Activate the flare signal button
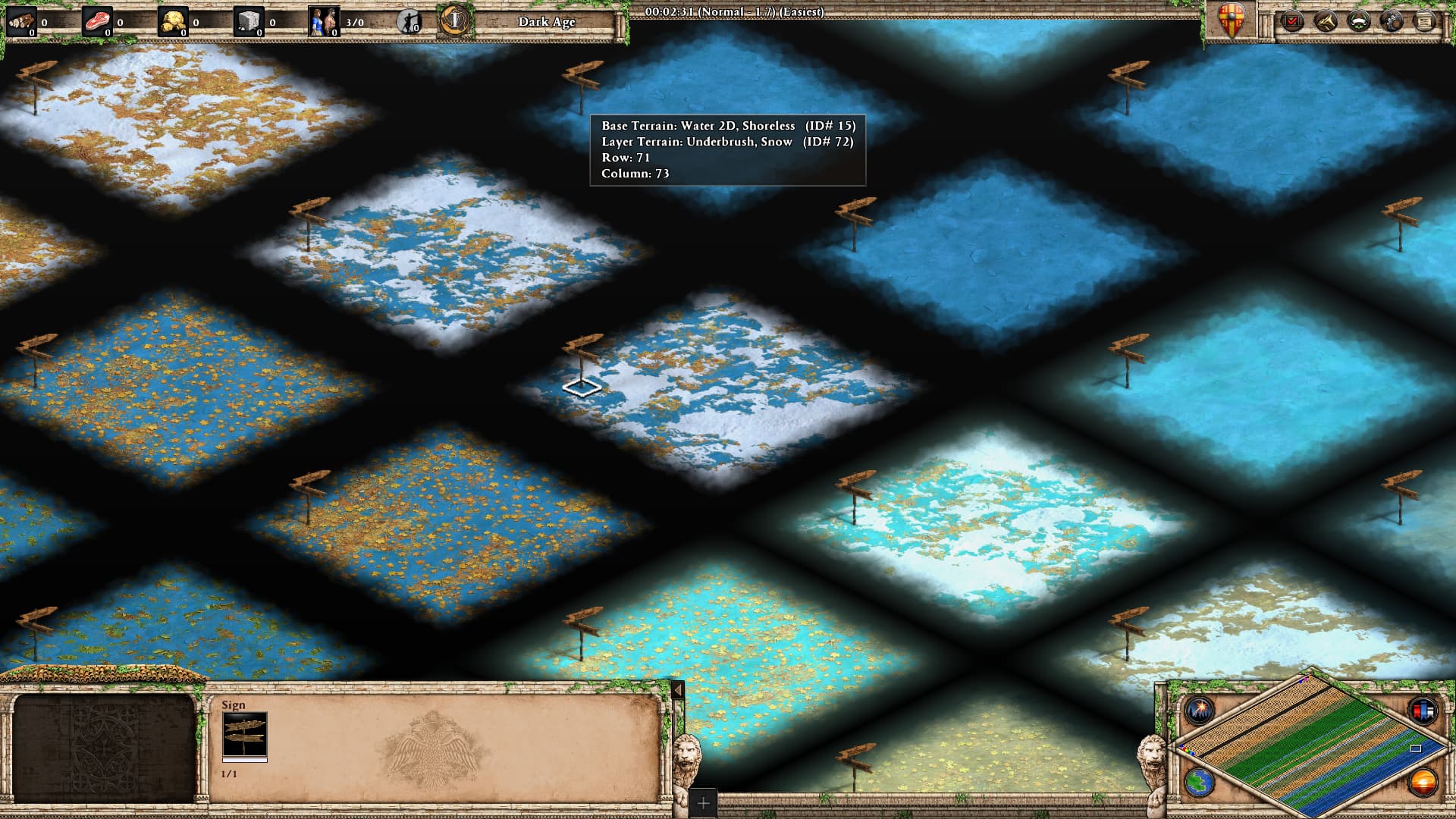Viewport: 1456px width, 819px height. click(x=1200, y=711)
